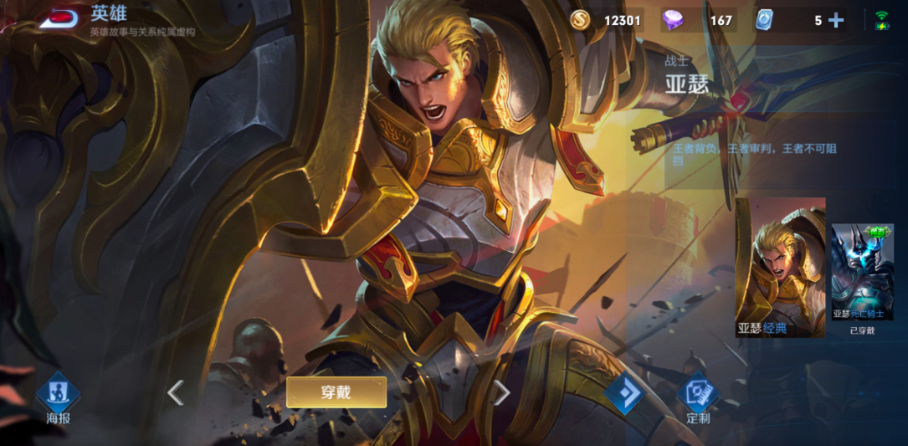Screen dimensions: 908x446
Task: Tap the plus button to add vouchers
Action: (x=836, y=20)
